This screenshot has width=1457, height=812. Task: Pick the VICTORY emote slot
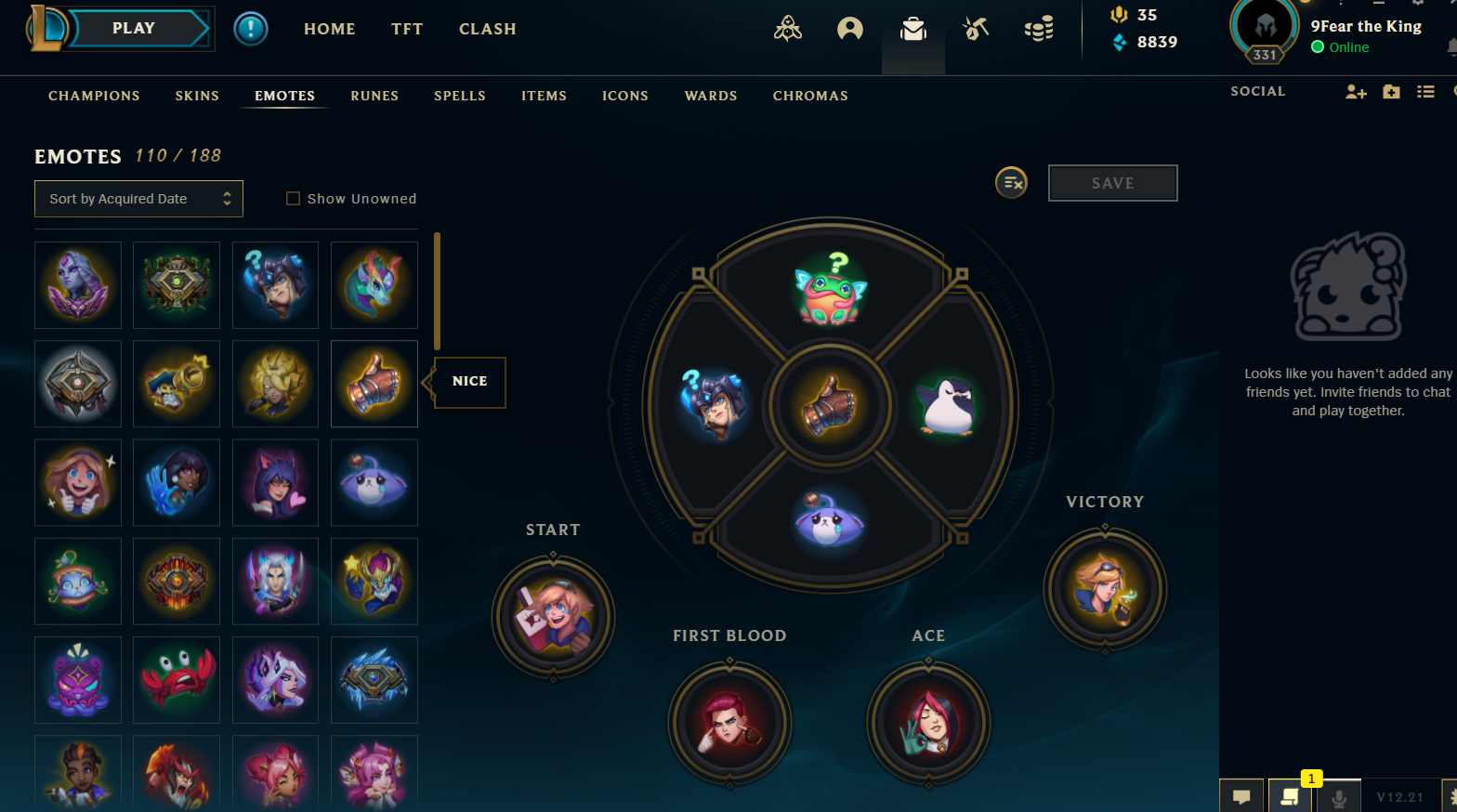1105,589
